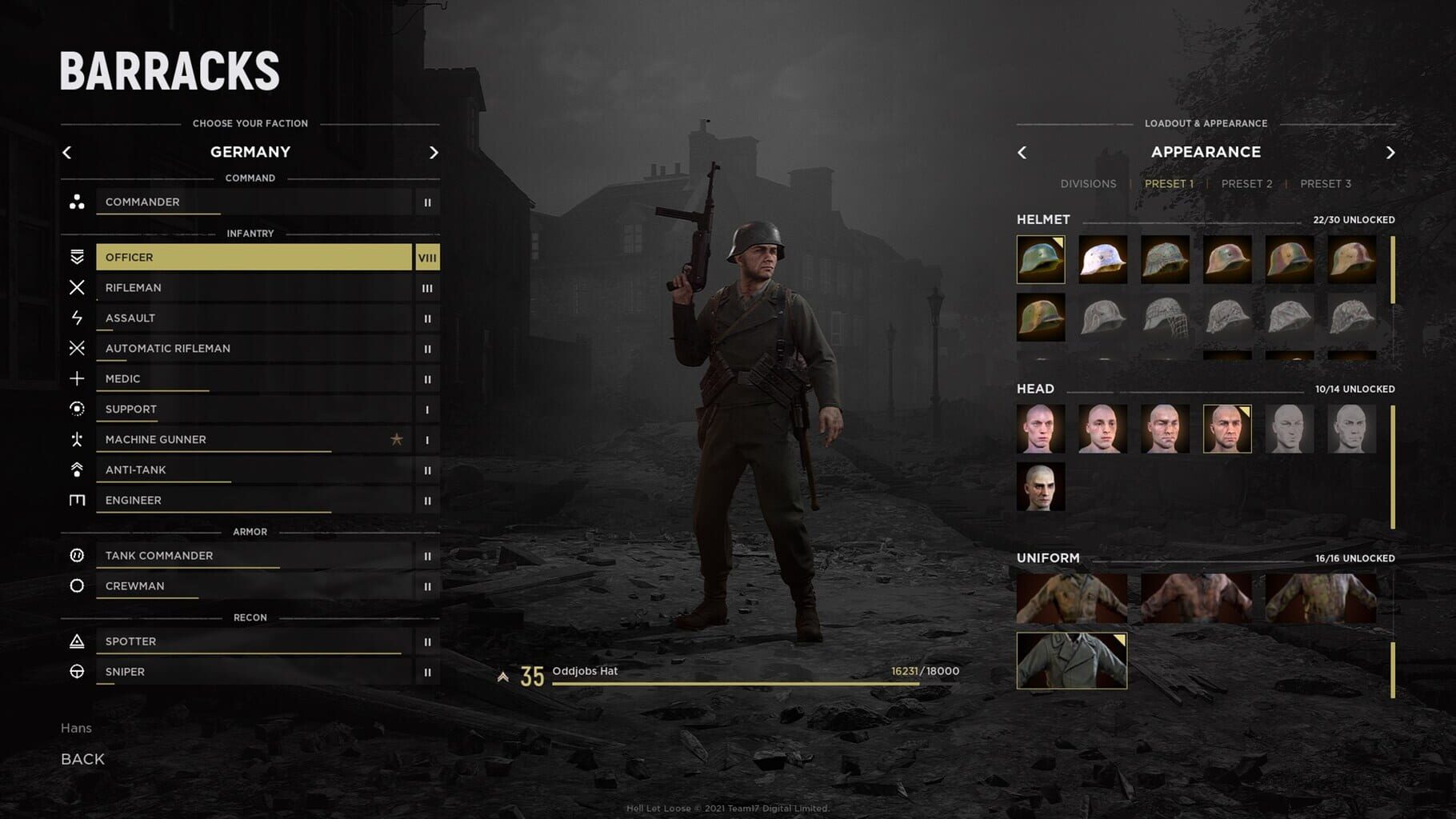This screenshot has height=819, width=1456.
Task: Switch to the Preset 2 tab
Action: [x=1246, y=183]
